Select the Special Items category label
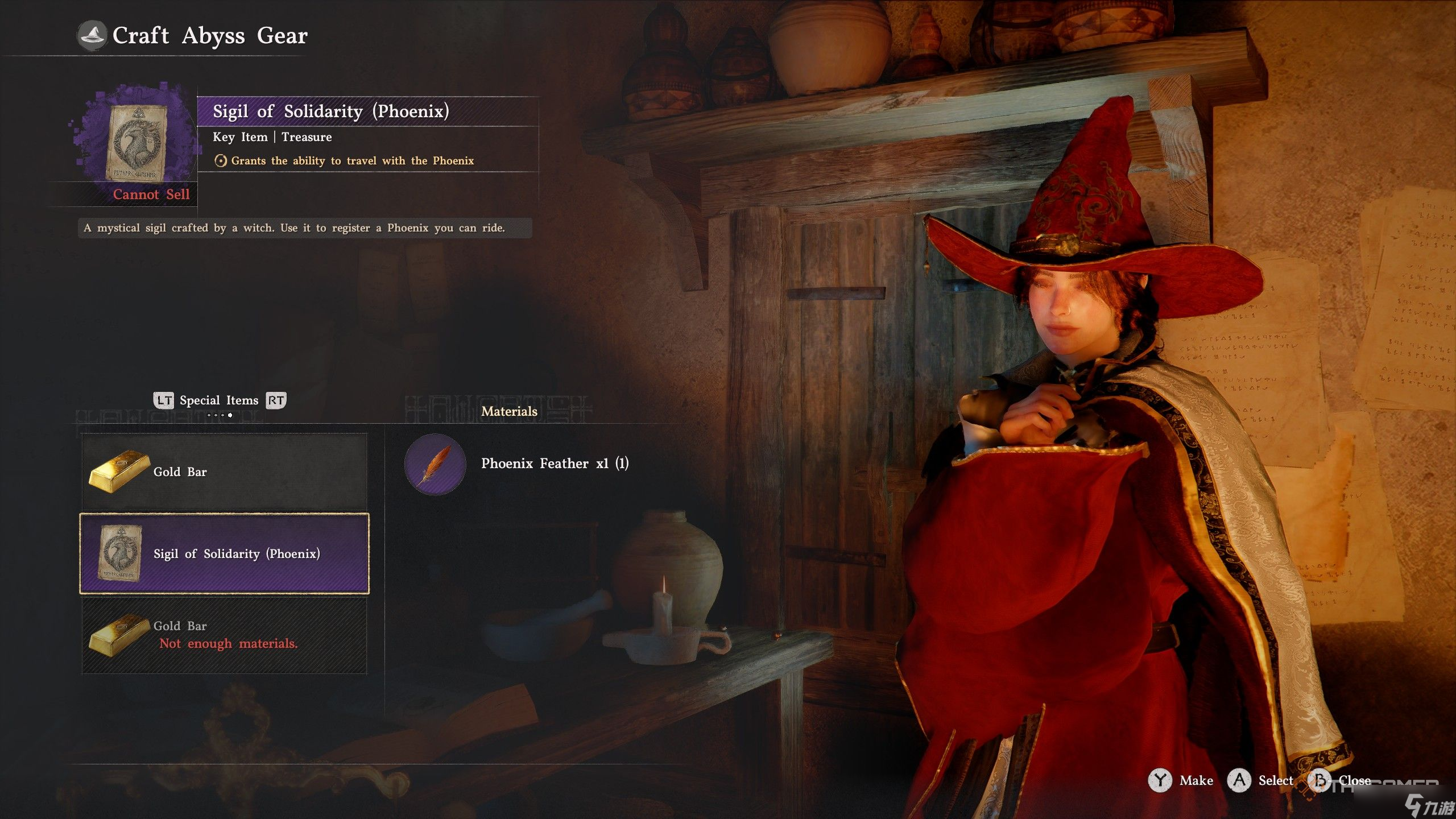This screenshot has width=1456, height=819. (219, 400)
